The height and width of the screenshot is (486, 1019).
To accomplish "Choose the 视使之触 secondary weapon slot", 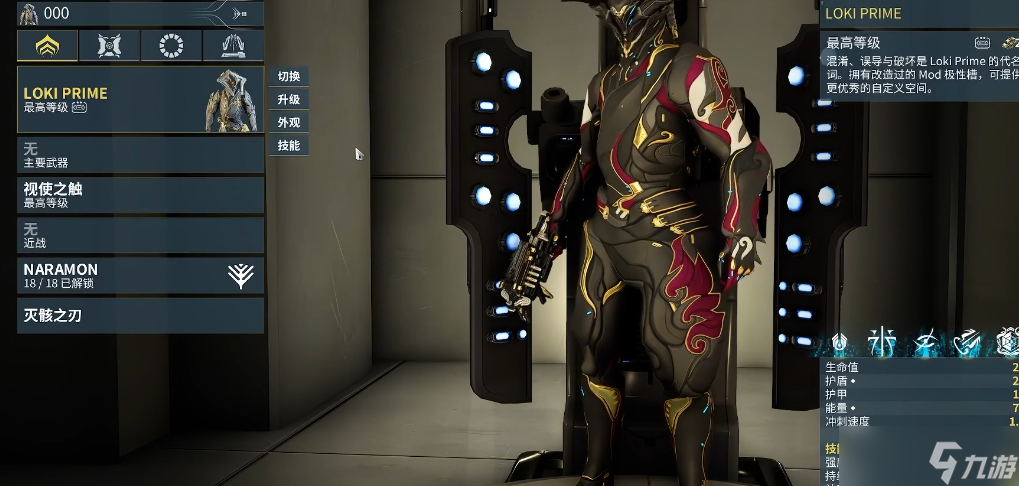I will 140,194.
